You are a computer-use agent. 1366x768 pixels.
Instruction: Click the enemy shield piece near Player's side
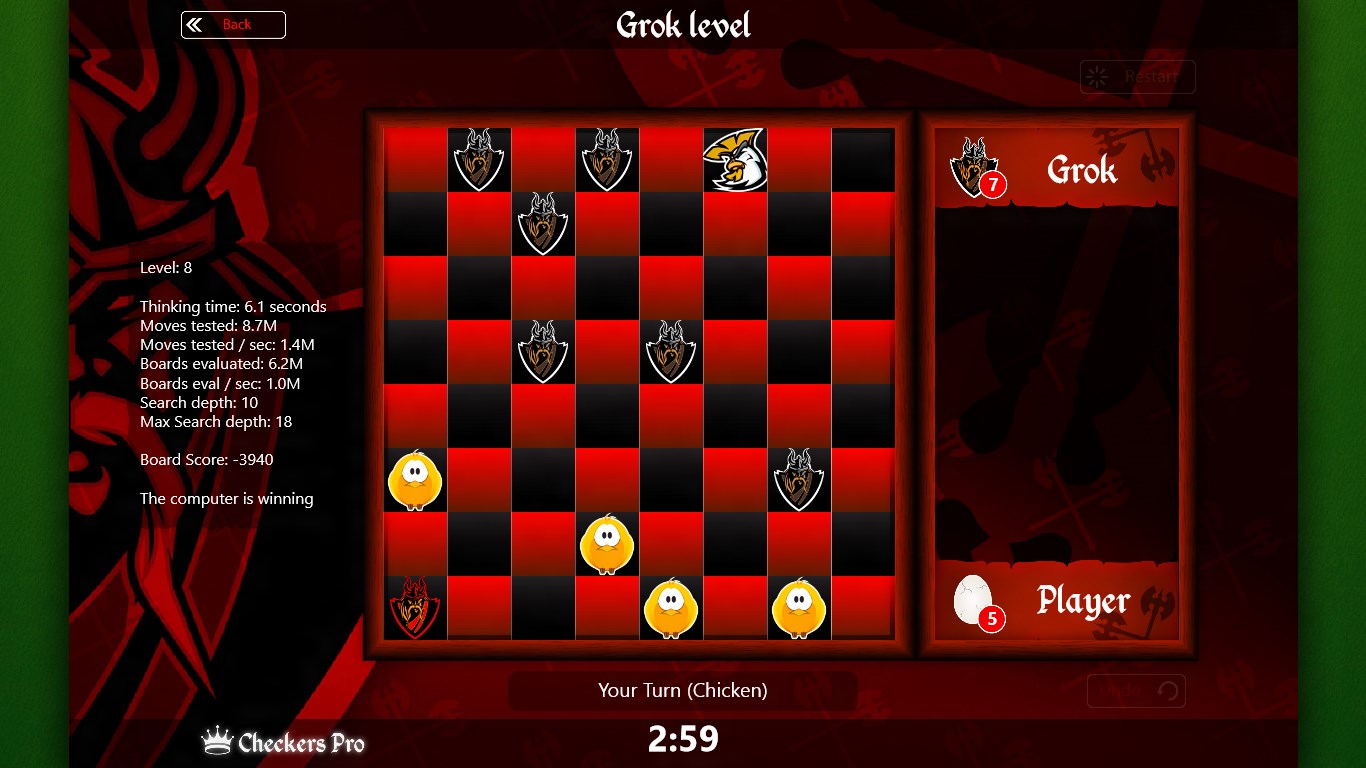coord(799,481)
